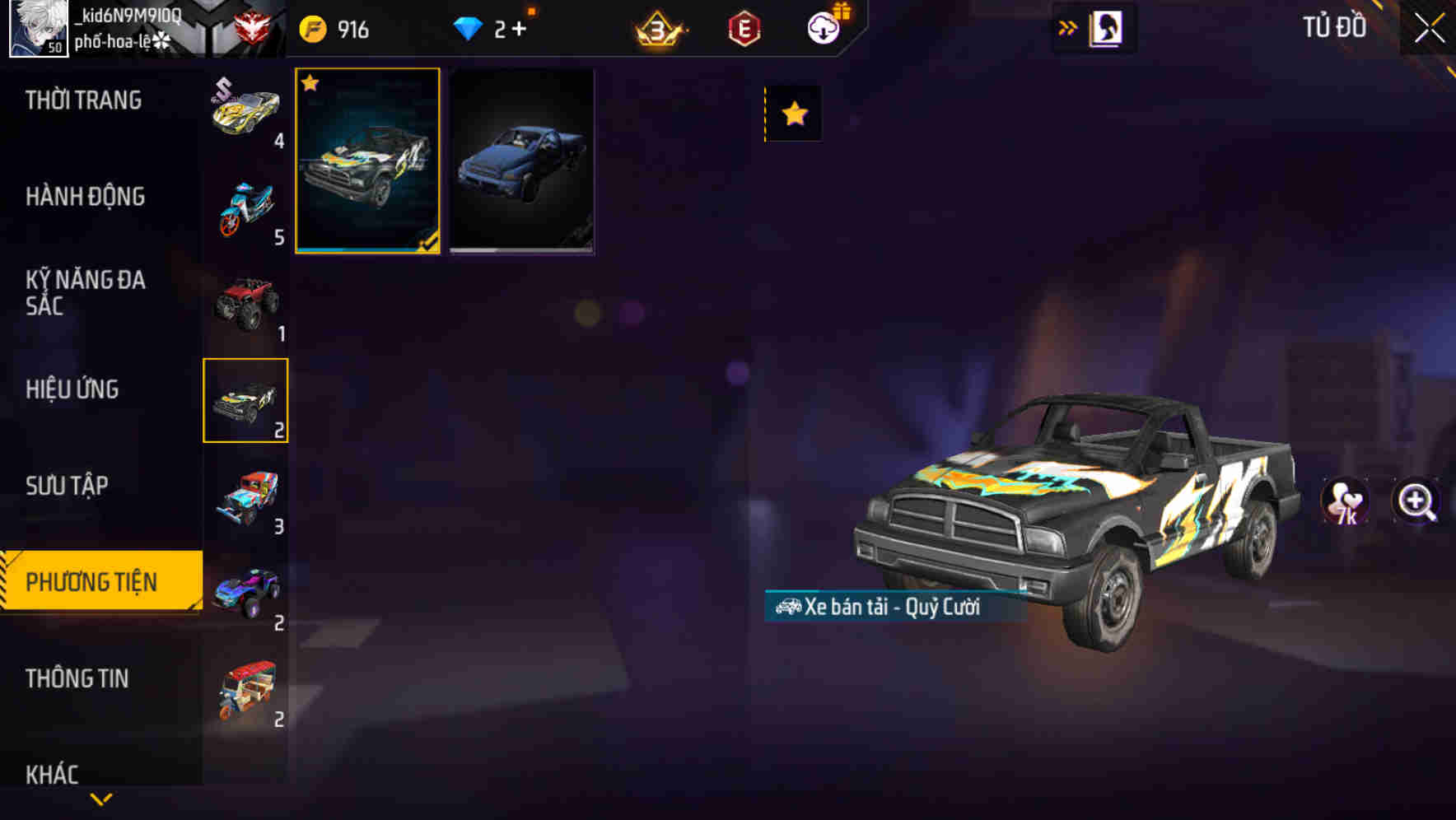The height and width of the screenshot is (820, 1456).
Task: Open the HIỆU ỨNG menu item
Action: [72, 389]
